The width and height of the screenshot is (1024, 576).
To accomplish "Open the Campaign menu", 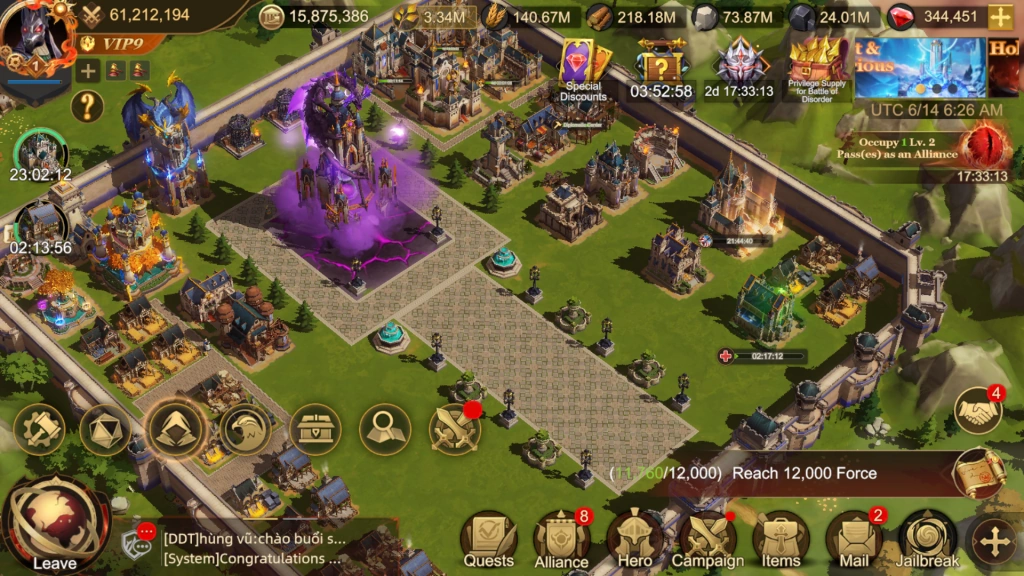I will (707, 540).
